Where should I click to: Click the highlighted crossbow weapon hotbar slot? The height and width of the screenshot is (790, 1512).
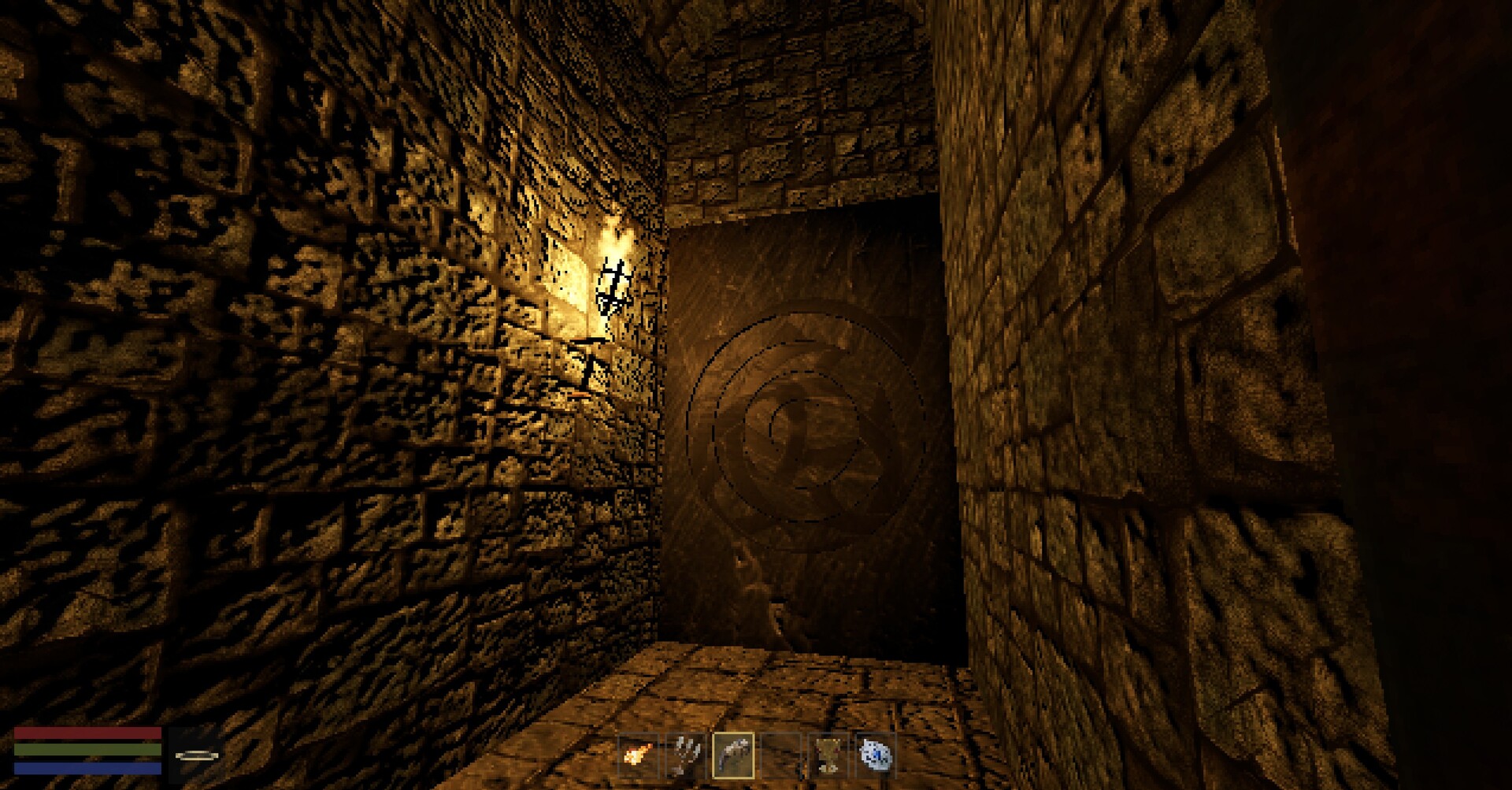point(736,755)
